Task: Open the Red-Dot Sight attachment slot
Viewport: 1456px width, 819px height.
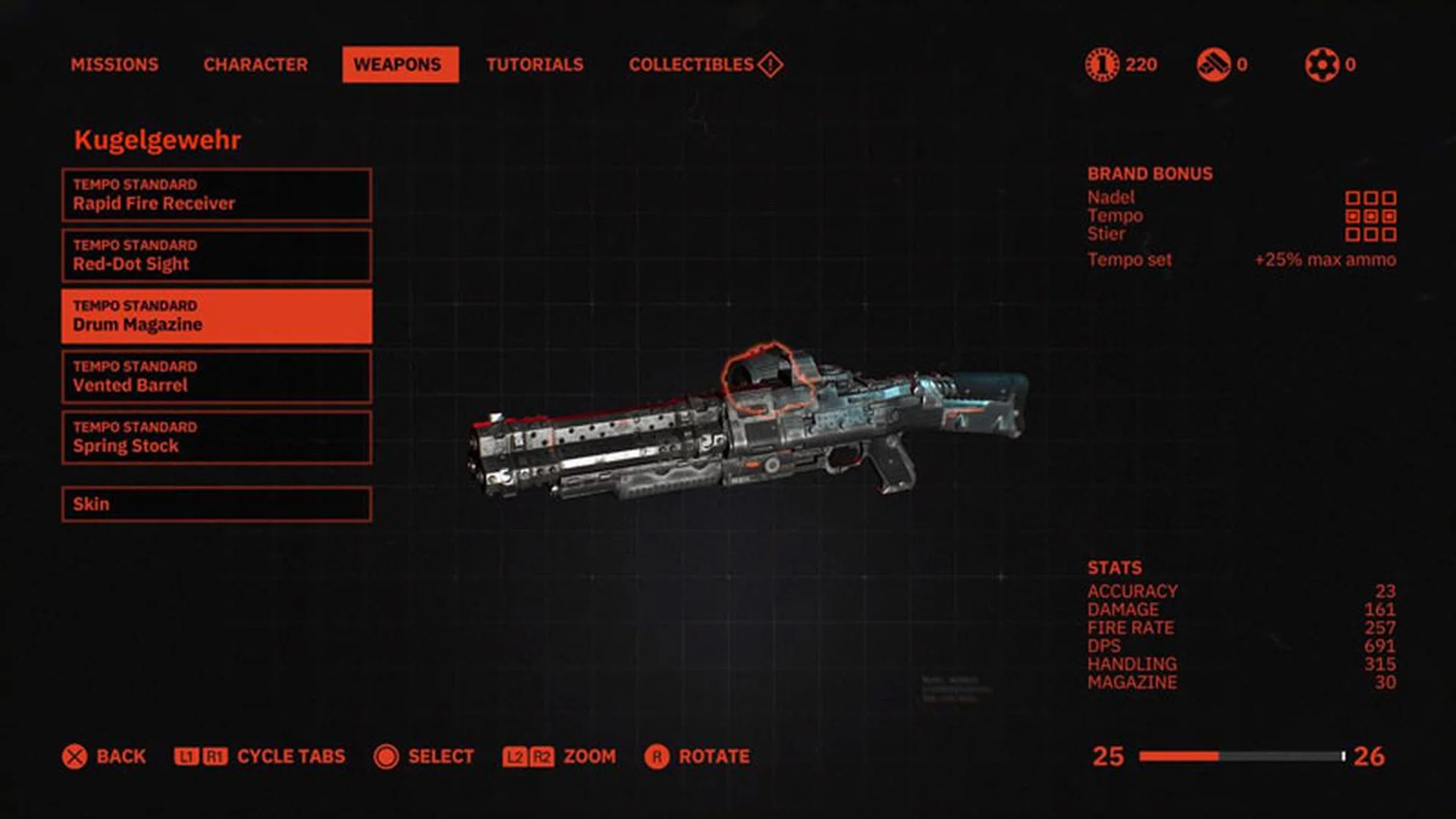Action: [x=215, y=256]
